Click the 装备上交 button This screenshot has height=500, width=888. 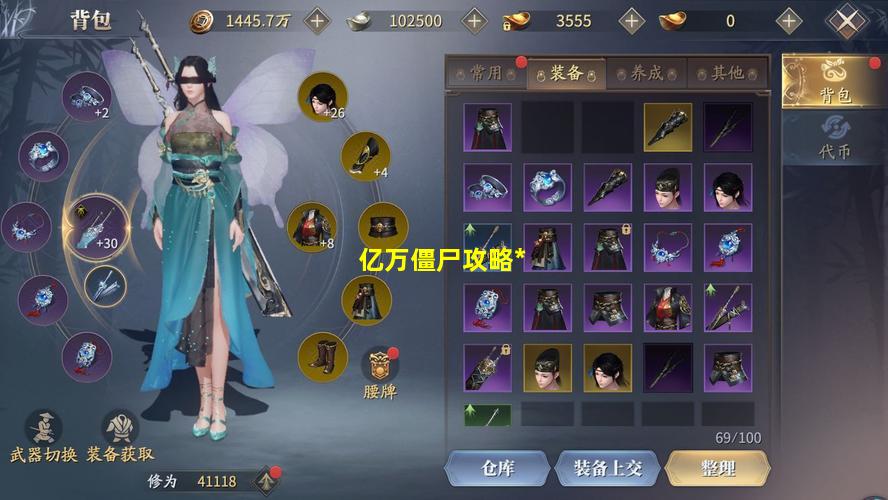point(607,467)
